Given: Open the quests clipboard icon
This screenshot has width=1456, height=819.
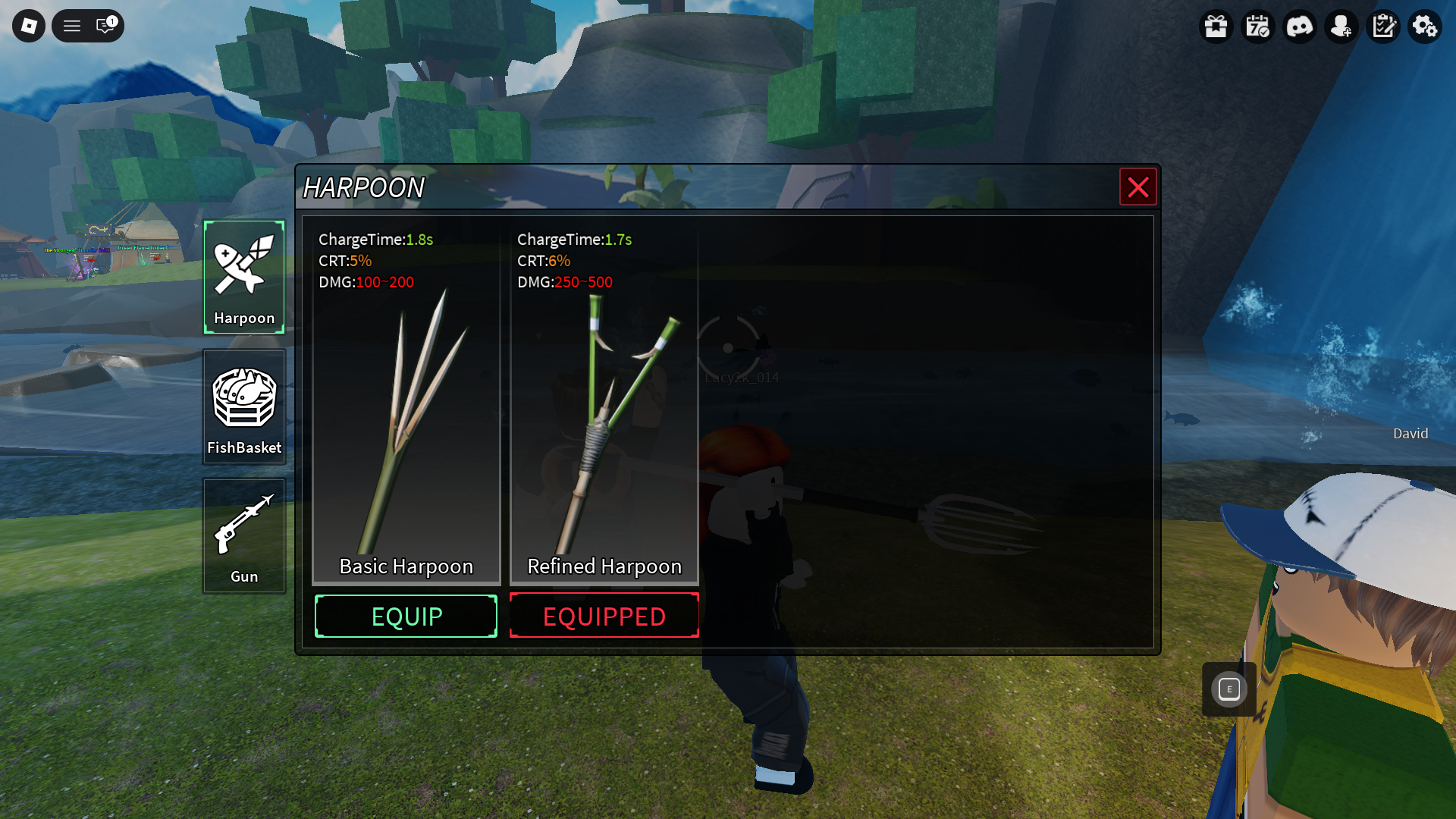Looking at the screenshot, I should coord(1382,26).
